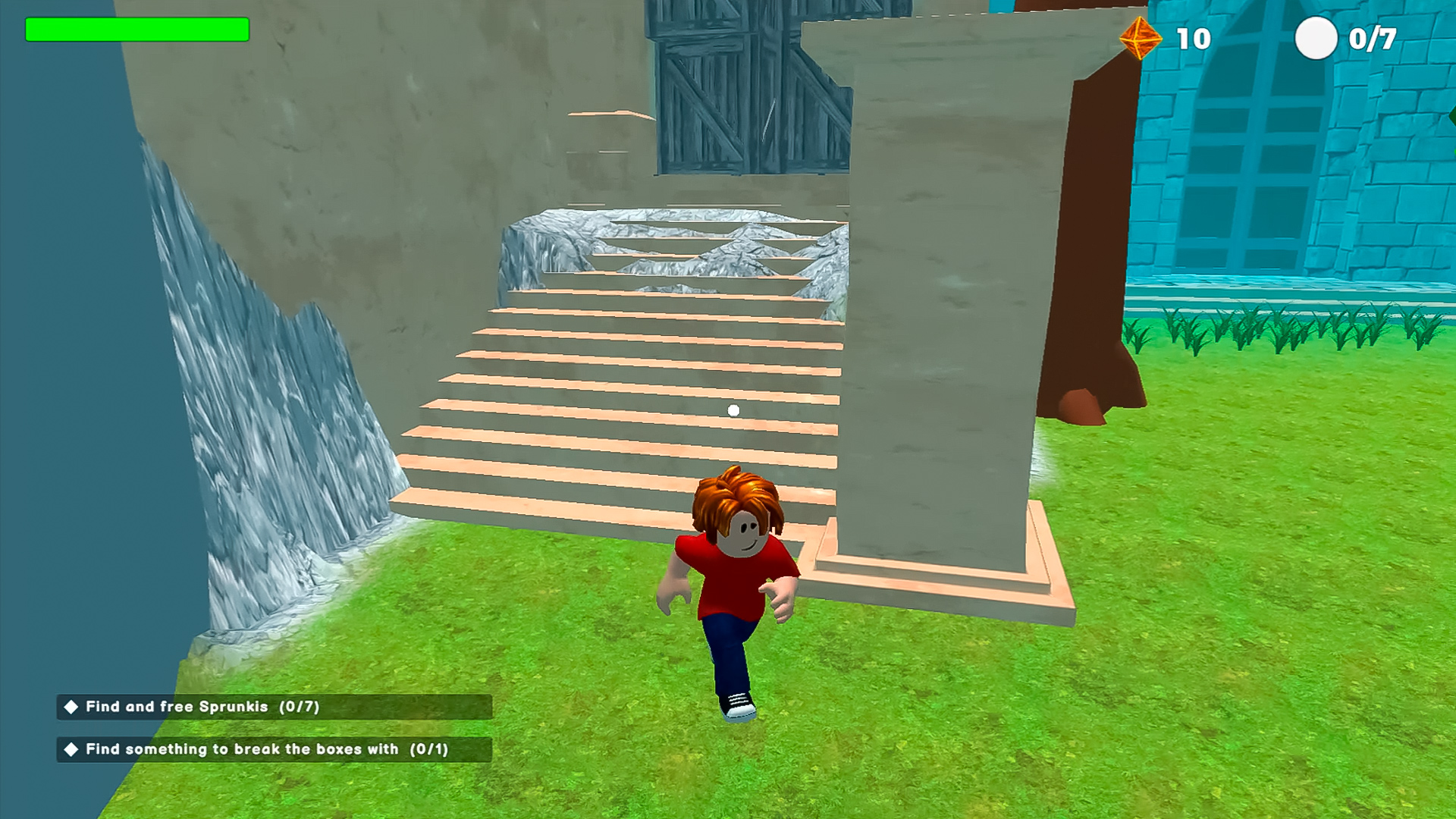Select the gem count number 10

coord(1194,37)
